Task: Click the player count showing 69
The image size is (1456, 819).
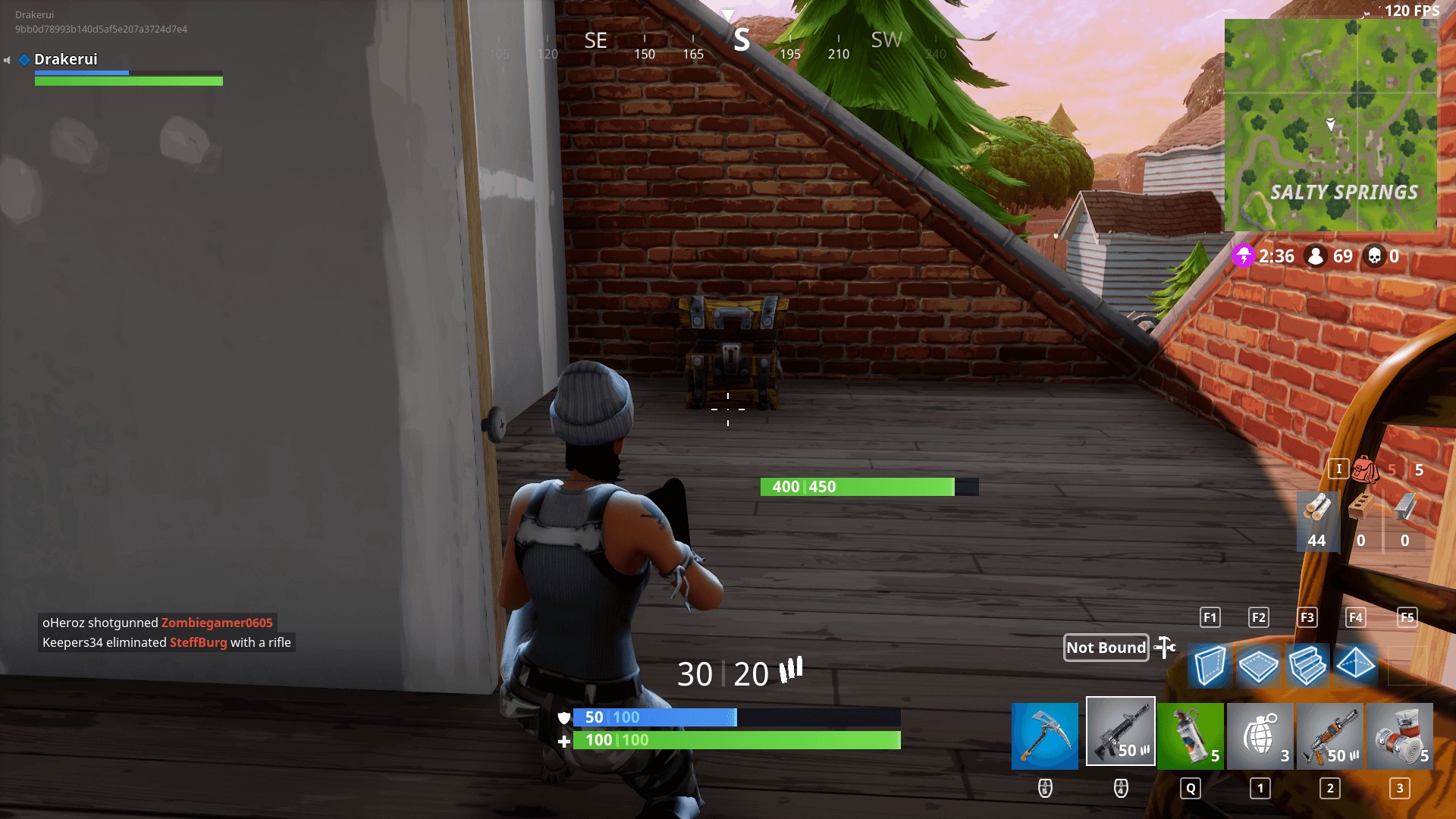Action: (1333, 256)
